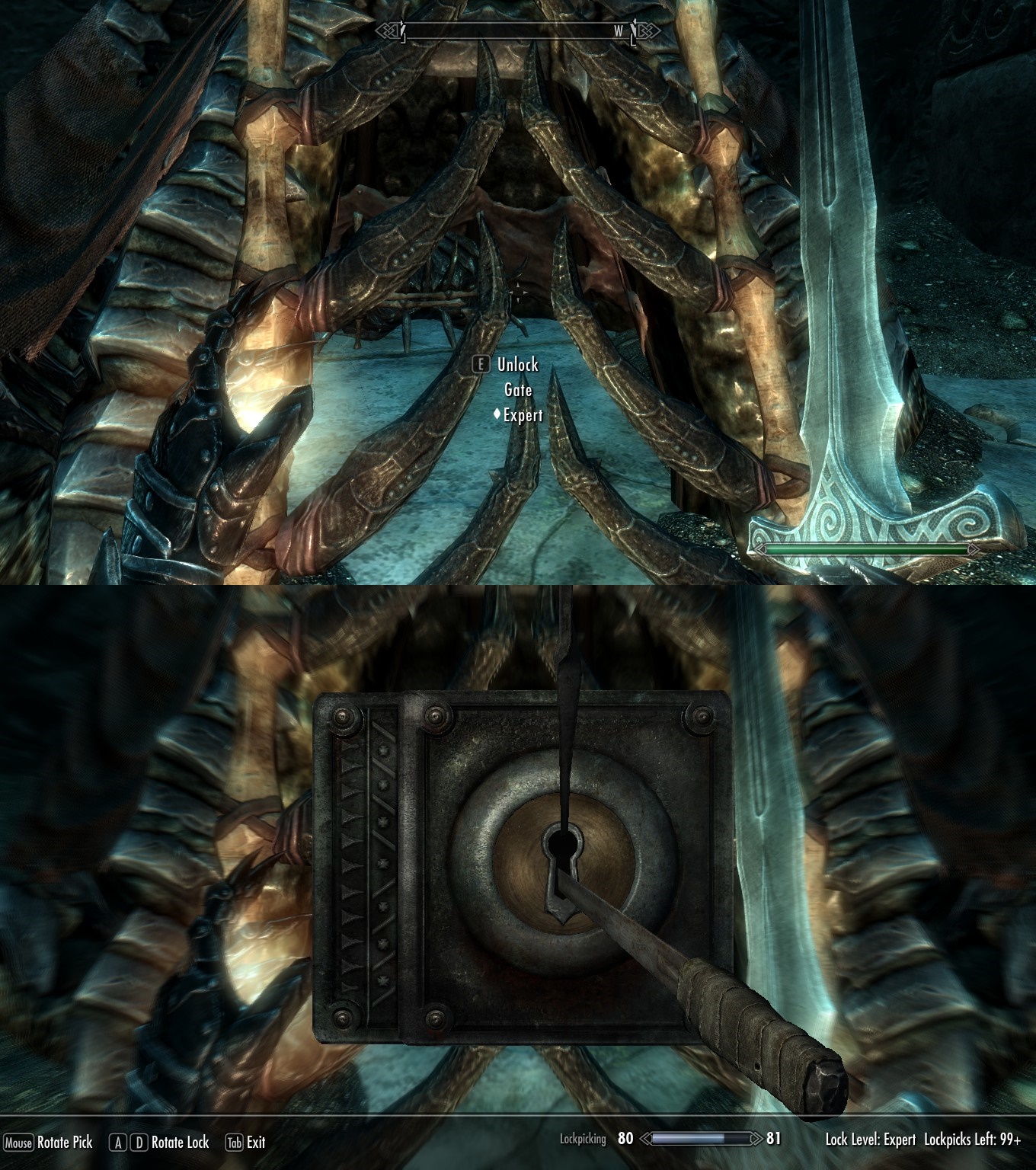Click the Lockpicking skill progress bar

point(701,1140)
